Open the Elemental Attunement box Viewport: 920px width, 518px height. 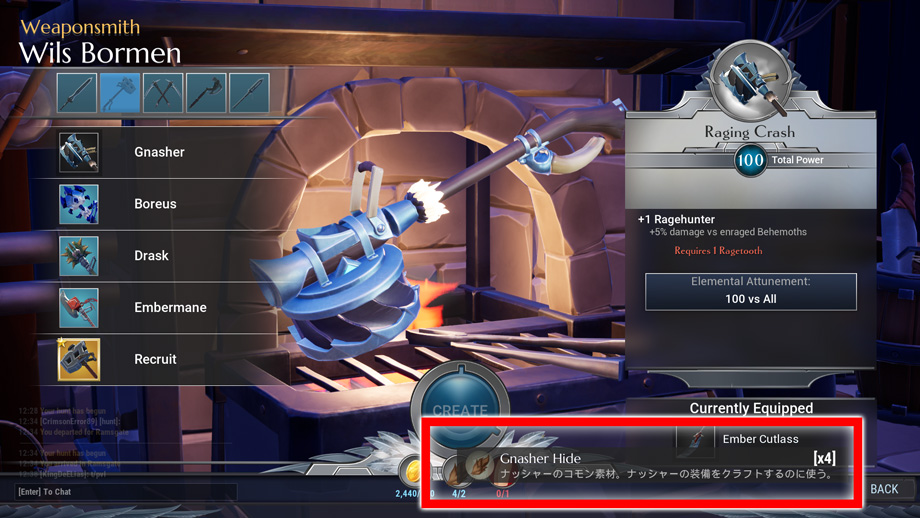point(750,291)
